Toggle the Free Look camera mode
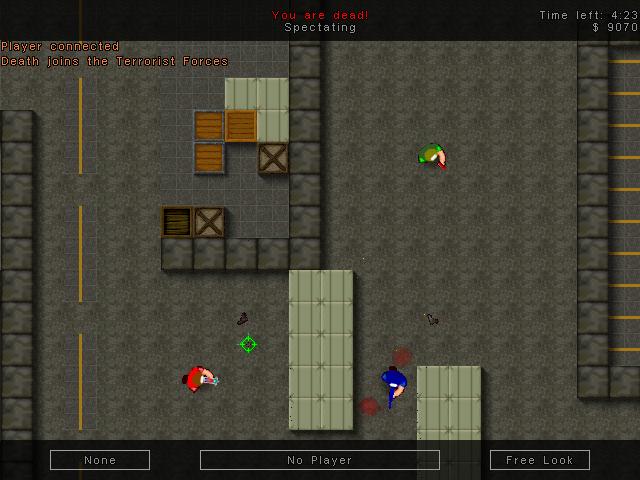The image size is (640, 480). point(540,460)
